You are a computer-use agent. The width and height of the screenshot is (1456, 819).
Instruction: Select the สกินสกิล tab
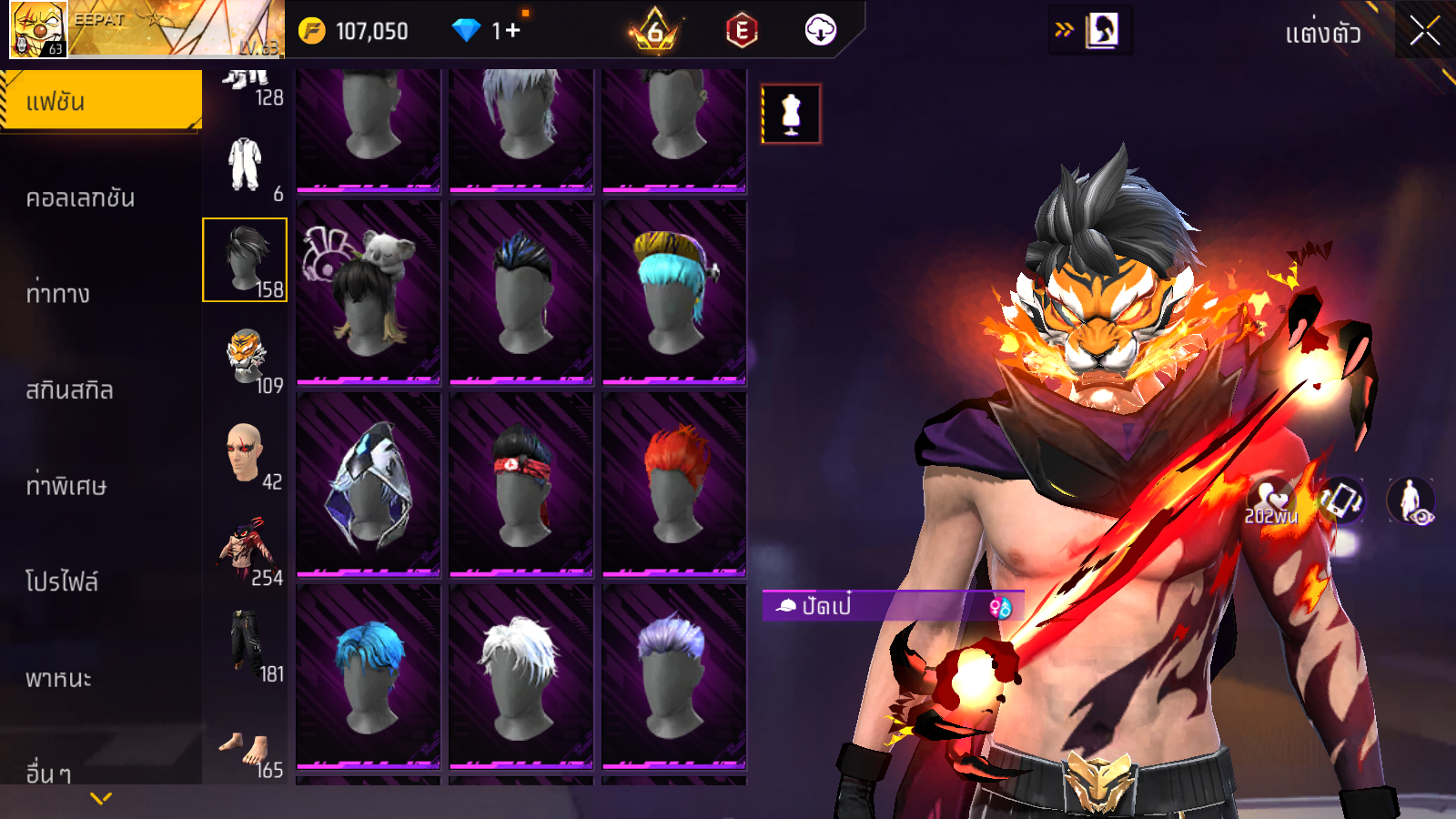70,389
